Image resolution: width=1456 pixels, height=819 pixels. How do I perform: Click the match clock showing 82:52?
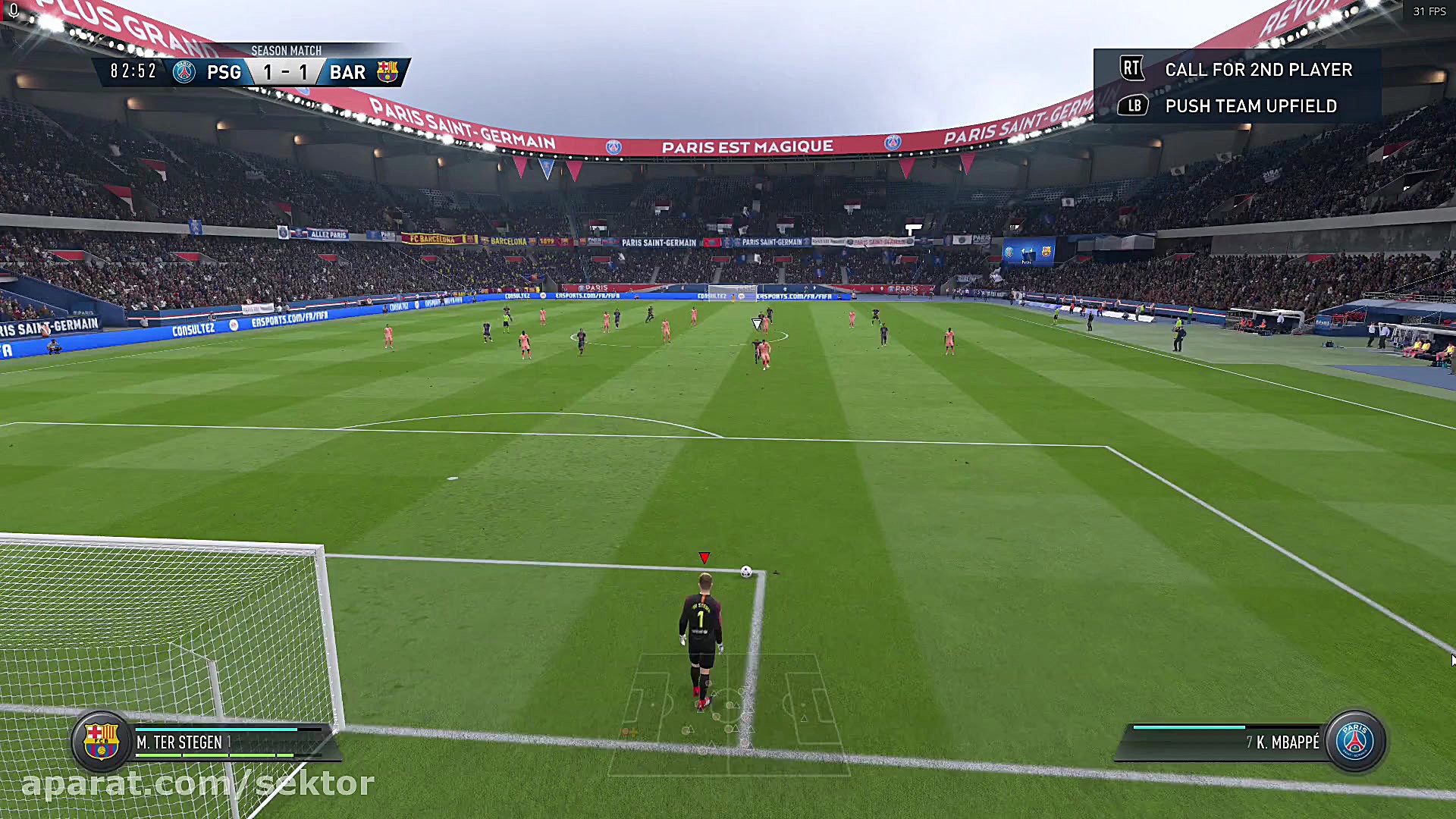tap(133, 71)
